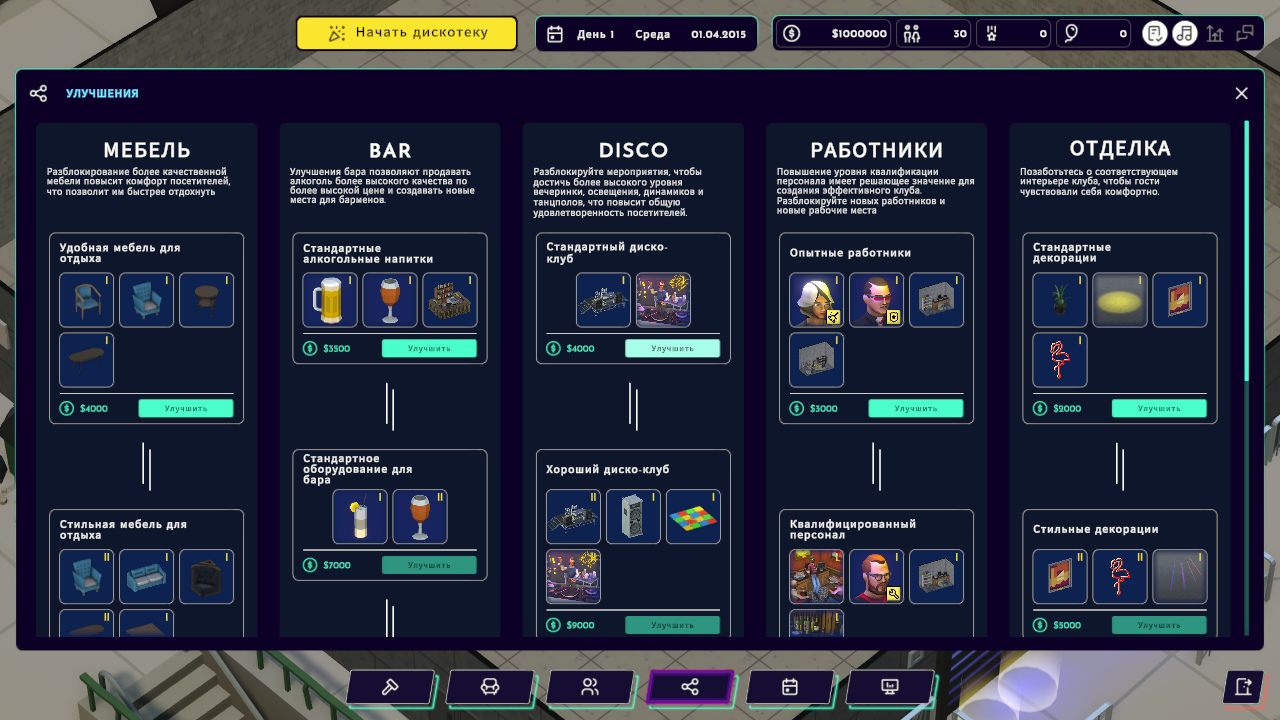Close the УЛУЧШЕНИЯ window
Viewport: 1280px width, 720px height.
1241,93
